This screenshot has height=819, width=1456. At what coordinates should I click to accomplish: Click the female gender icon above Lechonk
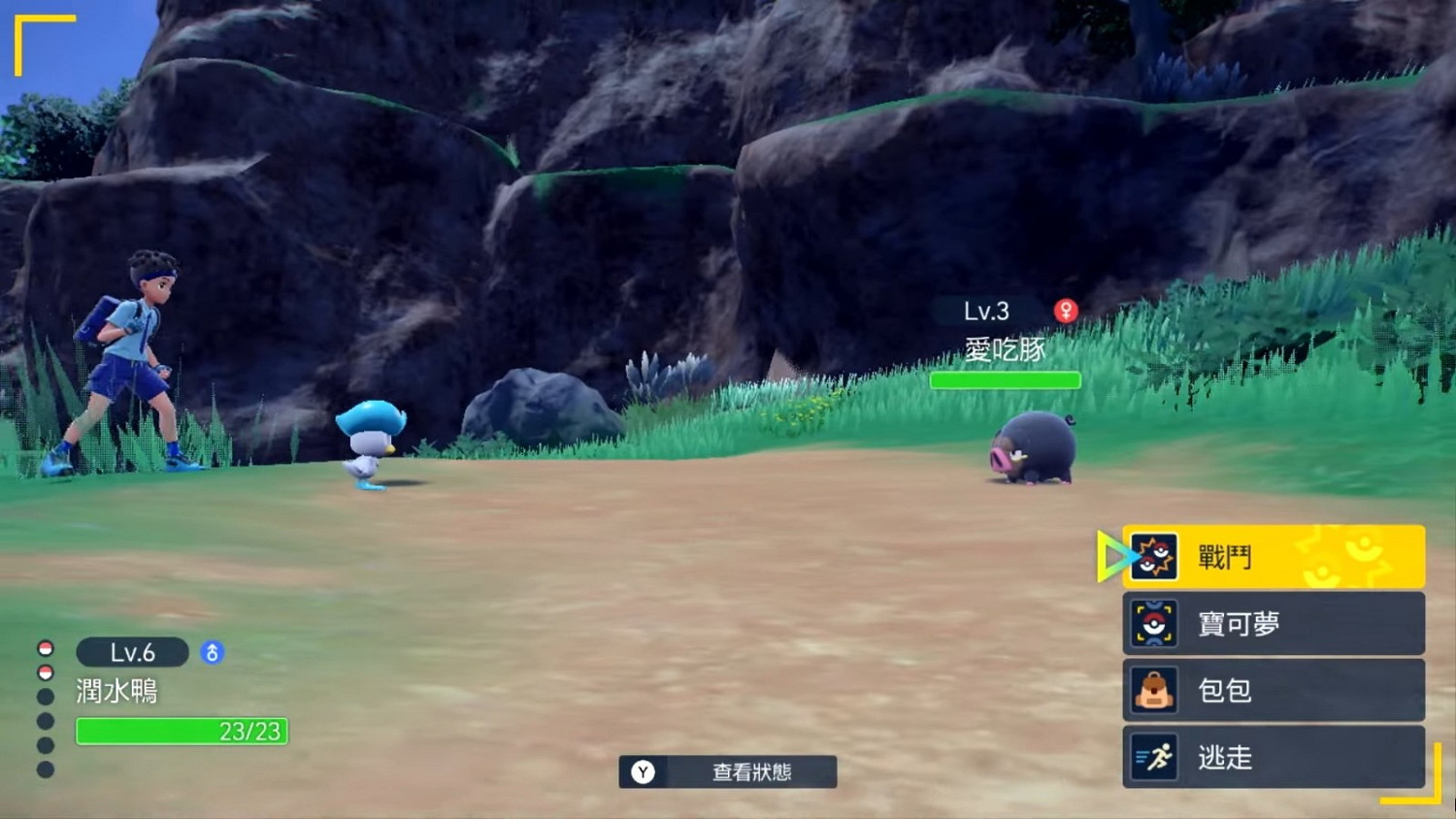point(1067,310)
